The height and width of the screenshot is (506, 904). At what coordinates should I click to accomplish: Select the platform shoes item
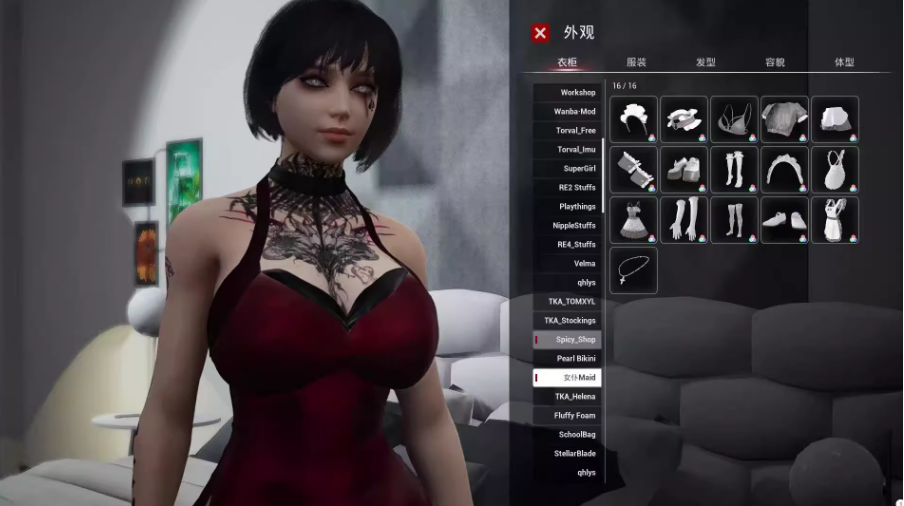(x=683, y=169)
